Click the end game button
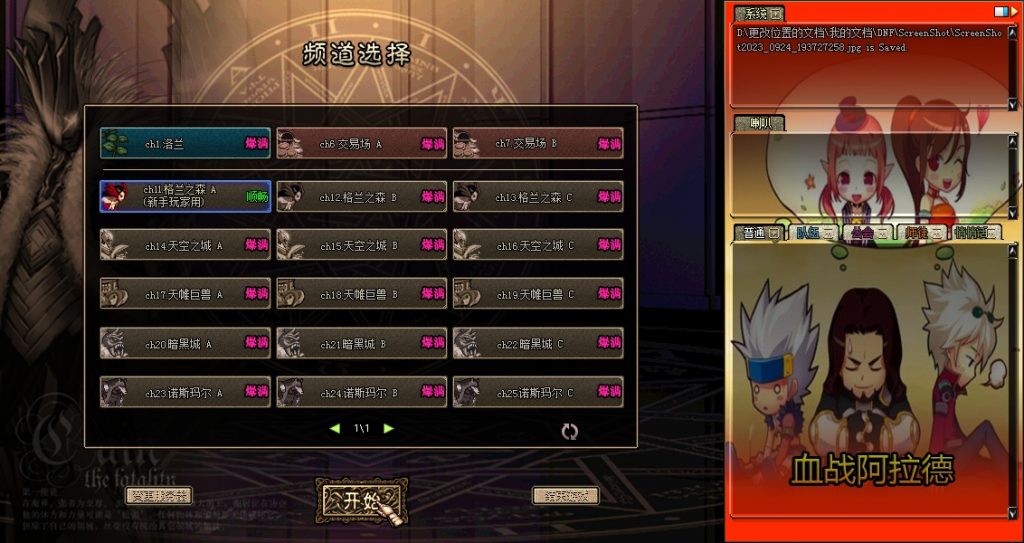 565,495
